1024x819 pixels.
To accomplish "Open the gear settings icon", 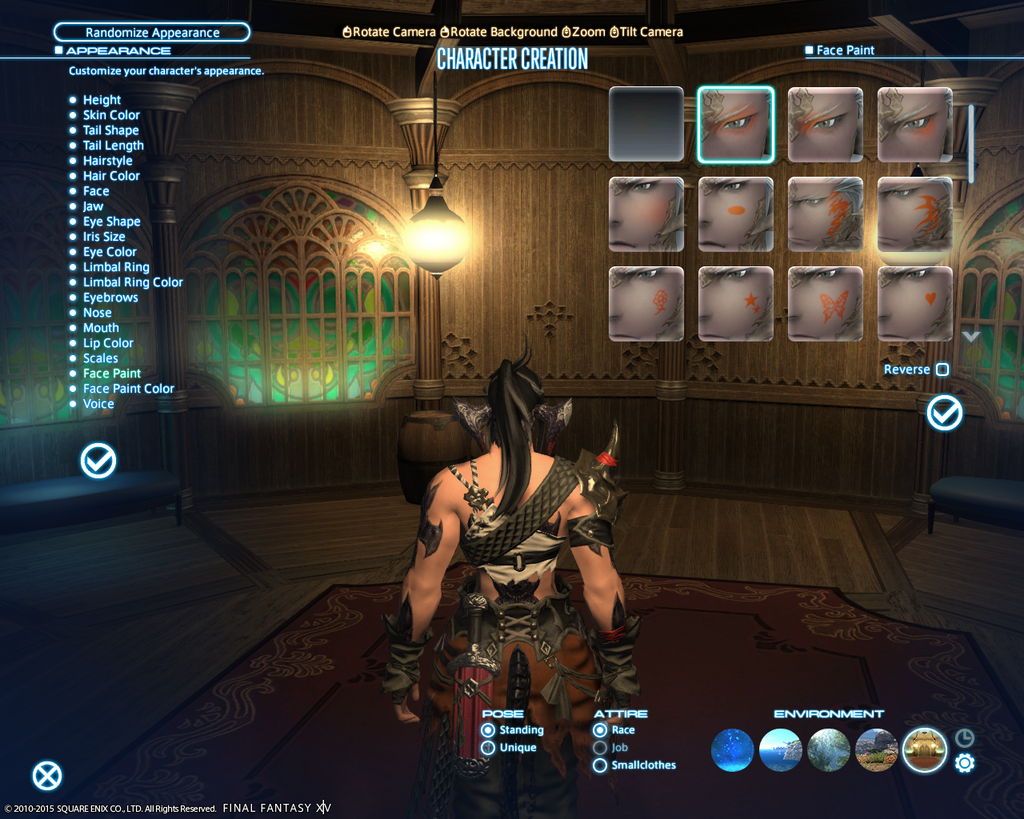I will click(965, 763).
